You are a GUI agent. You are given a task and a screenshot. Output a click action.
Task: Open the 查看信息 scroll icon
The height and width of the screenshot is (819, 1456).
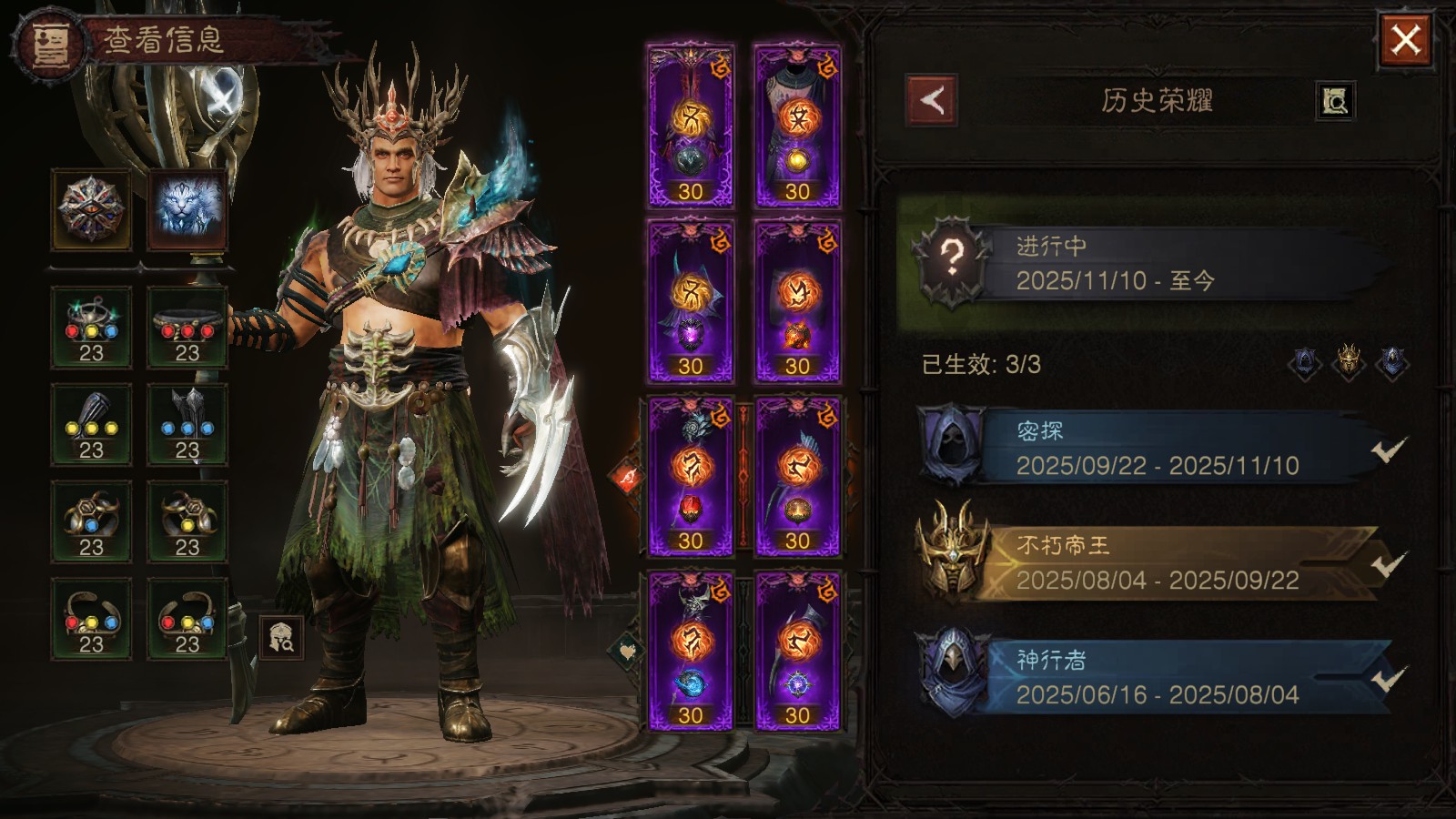[47, 43]
